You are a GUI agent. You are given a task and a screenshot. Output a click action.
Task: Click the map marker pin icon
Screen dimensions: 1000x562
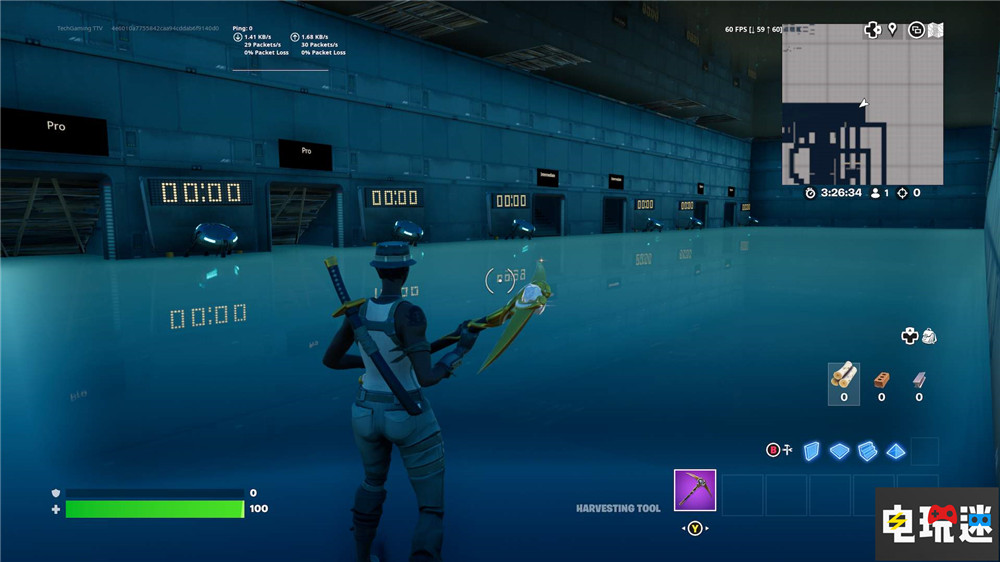pos(892,30)
